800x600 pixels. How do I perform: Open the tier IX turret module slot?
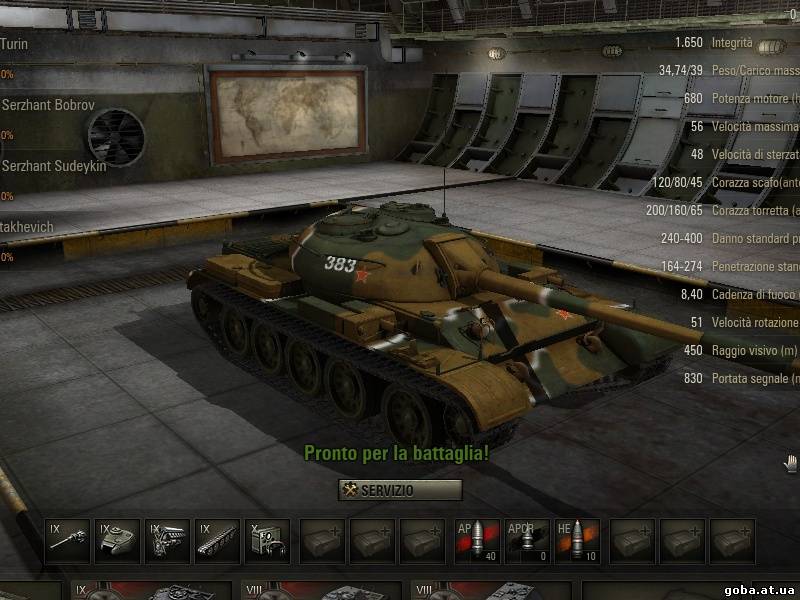coord(119,541)
